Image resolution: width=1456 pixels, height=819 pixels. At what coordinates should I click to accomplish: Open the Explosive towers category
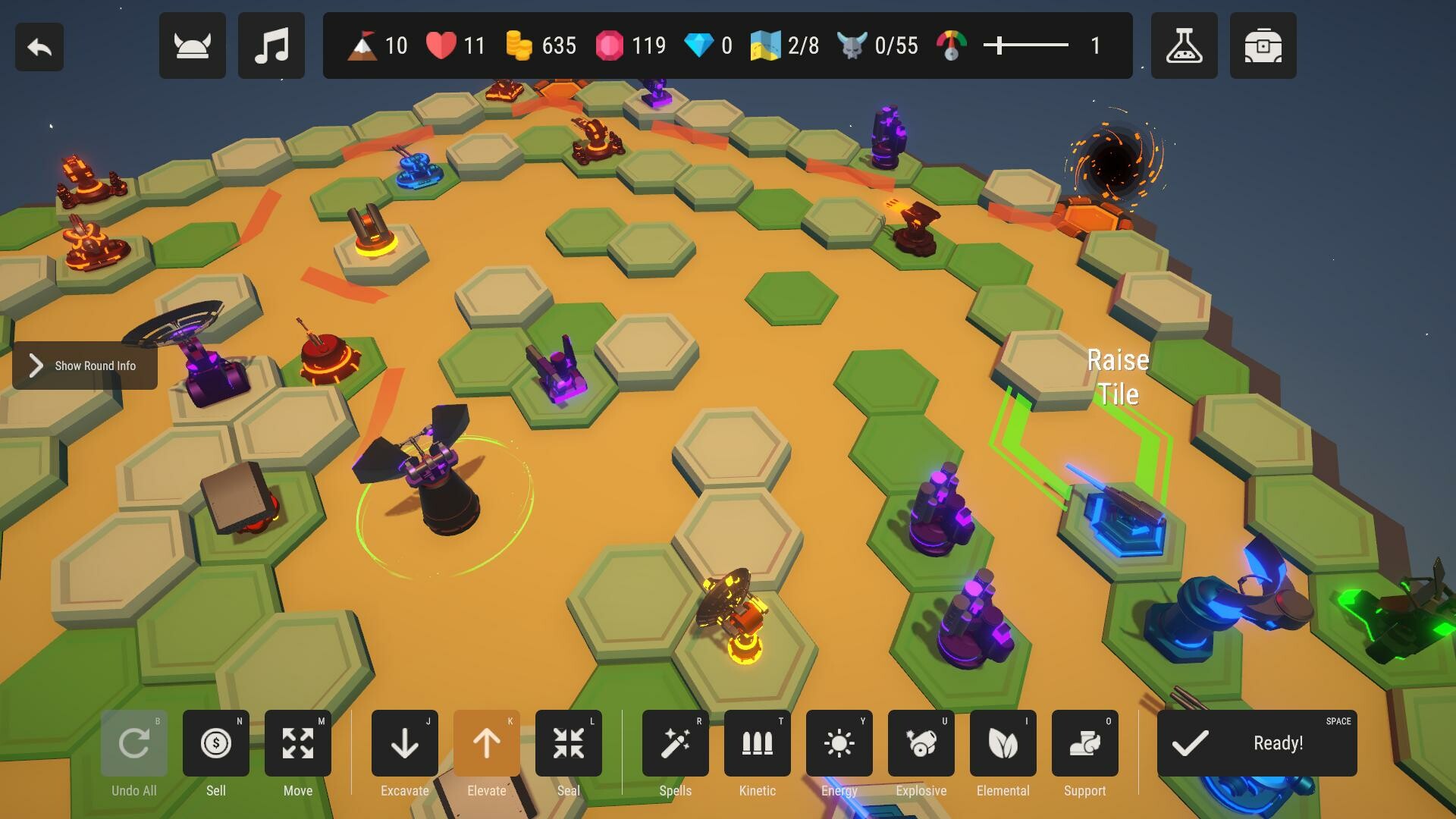tap(921, 743)
